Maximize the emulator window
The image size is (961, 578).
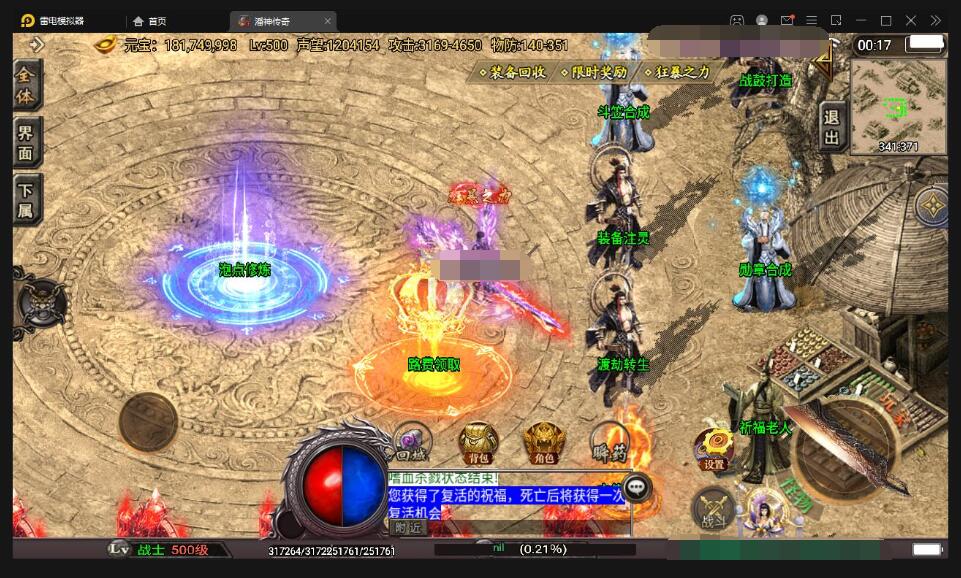pyautogui.click(x=885, y=20)
